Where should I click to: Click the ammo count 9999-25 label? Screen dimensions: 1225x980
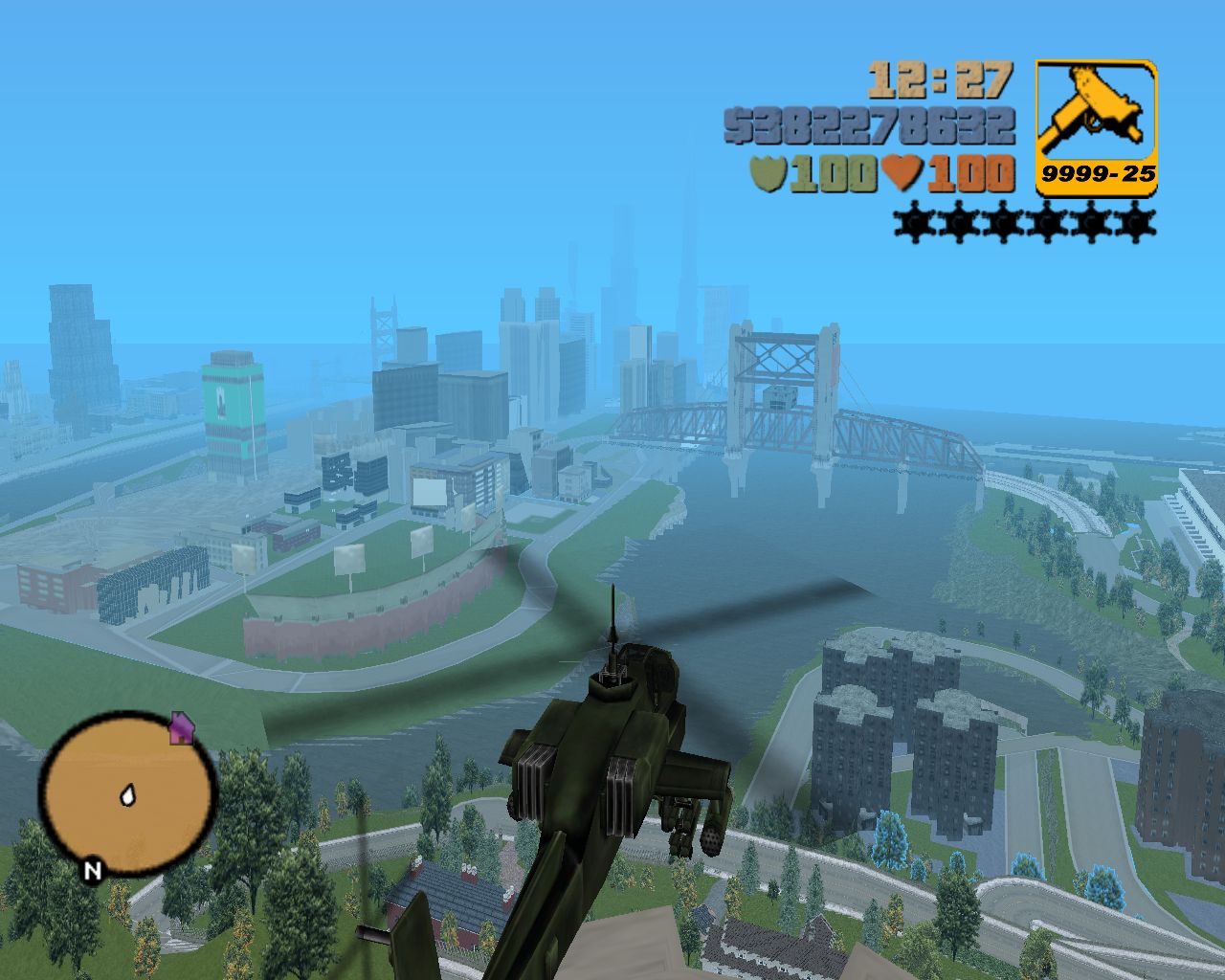[1099, 173]
